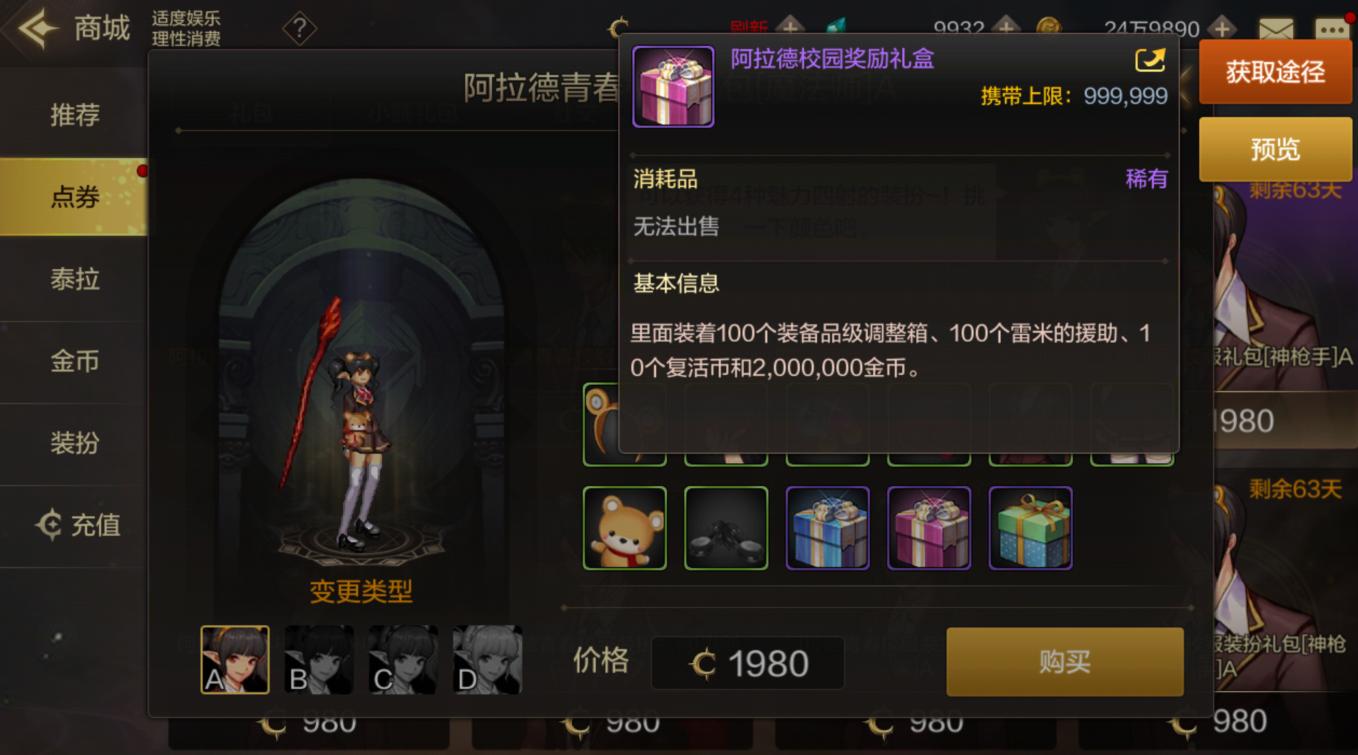Select character type C

[402, 658]
